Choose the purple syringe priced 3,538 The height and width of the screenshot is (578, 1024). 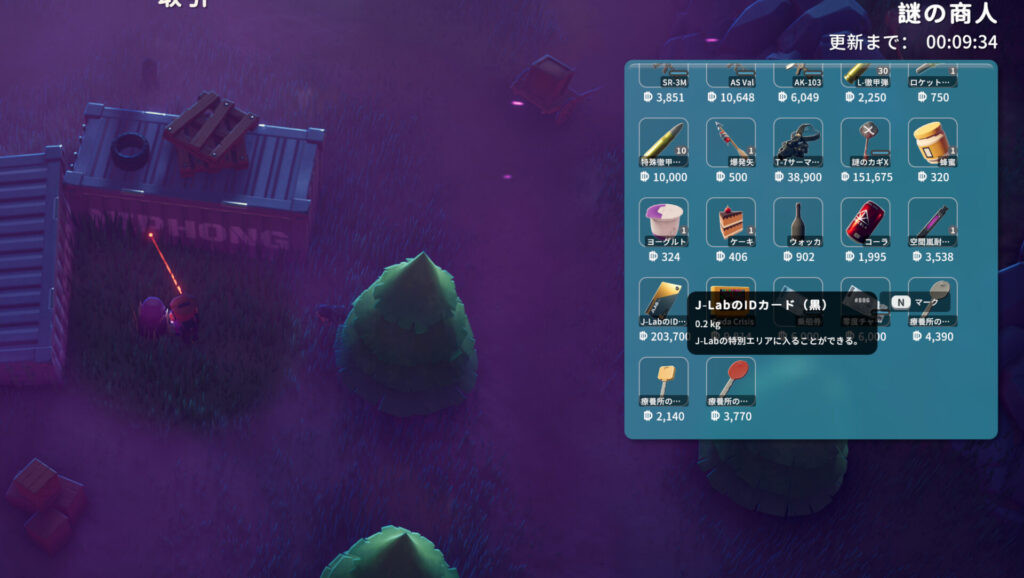932,222
